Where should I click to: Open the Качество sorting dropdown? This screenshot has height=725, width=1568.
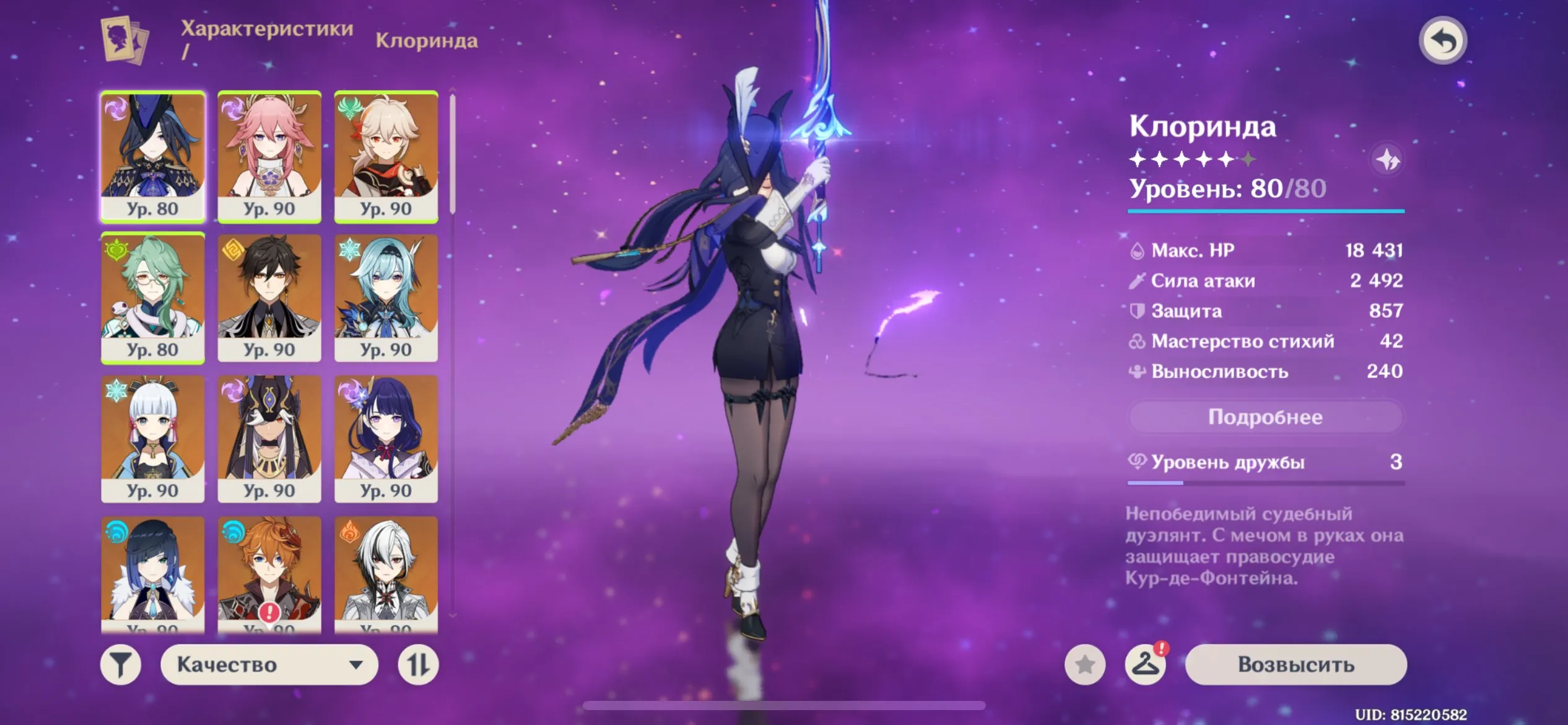tap(269, 664)
